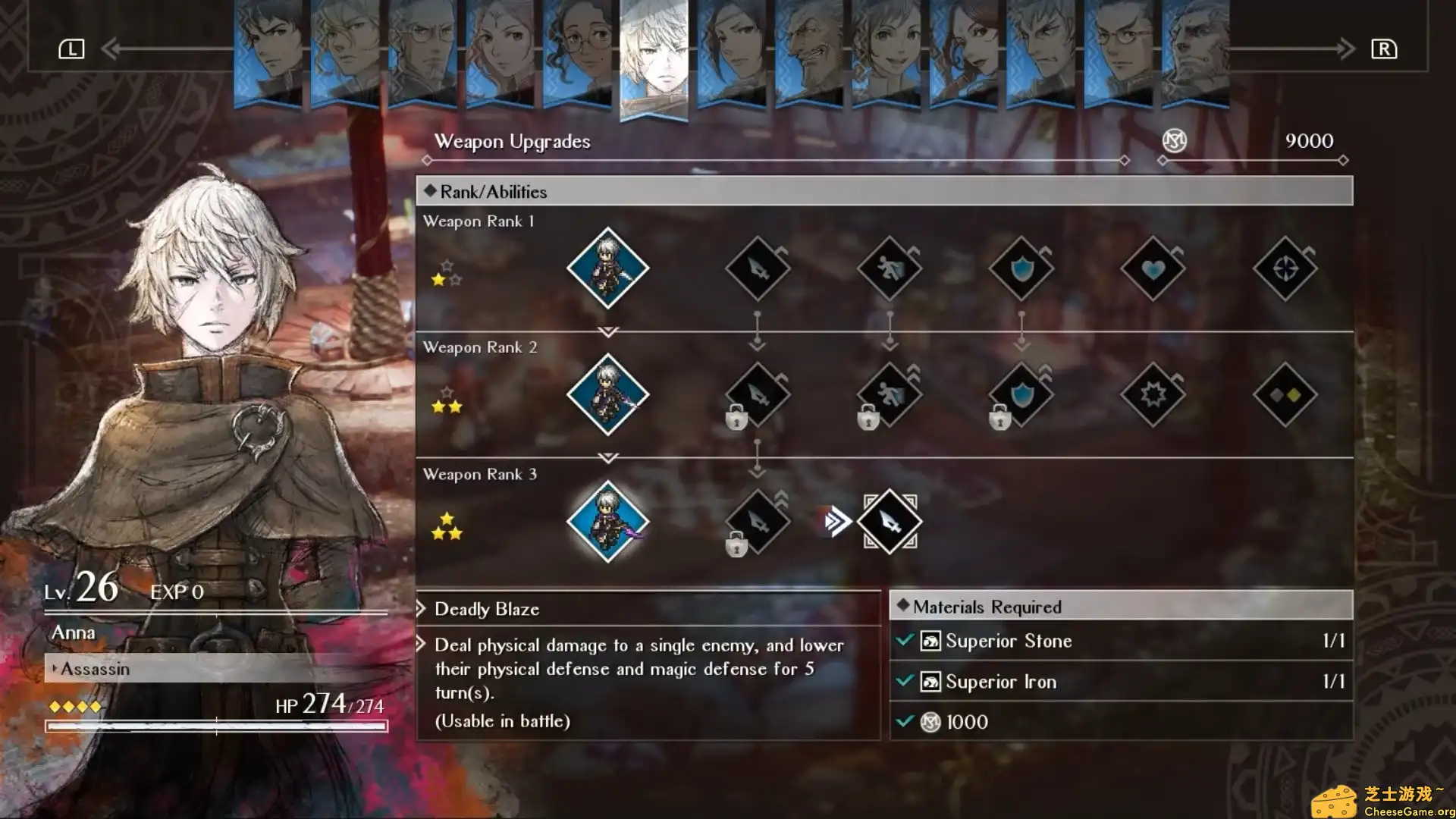The height and width of the screenshot is (819, 1456).
Task: Toggle the checkmark beside Superior Stone
Action: [x=904, y=641]
